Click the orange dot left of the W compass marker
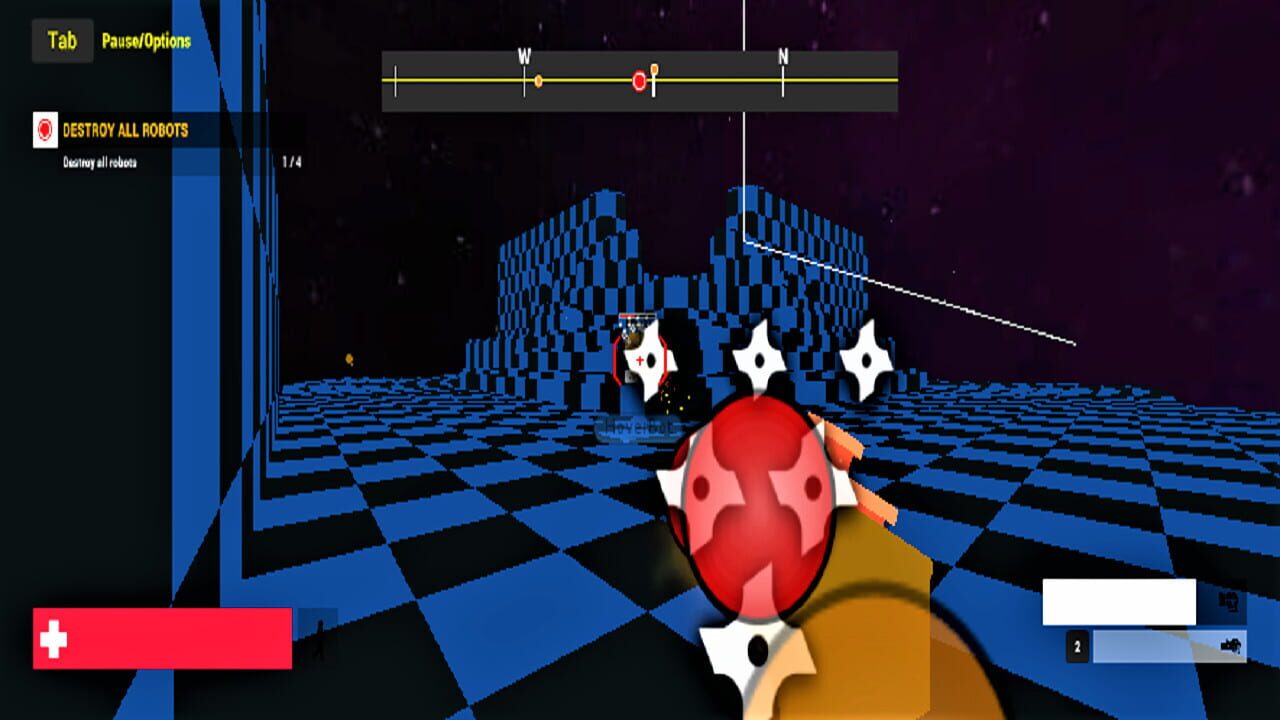1280x720 pixels. click(x=538, y=80)
